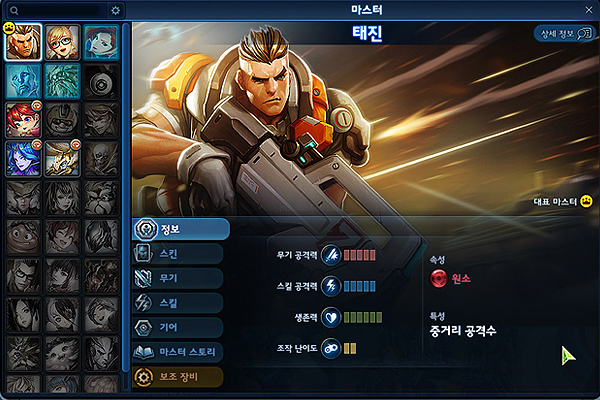
Task: Select the 태진 master portrait
Action: click(x=23, y=43)
